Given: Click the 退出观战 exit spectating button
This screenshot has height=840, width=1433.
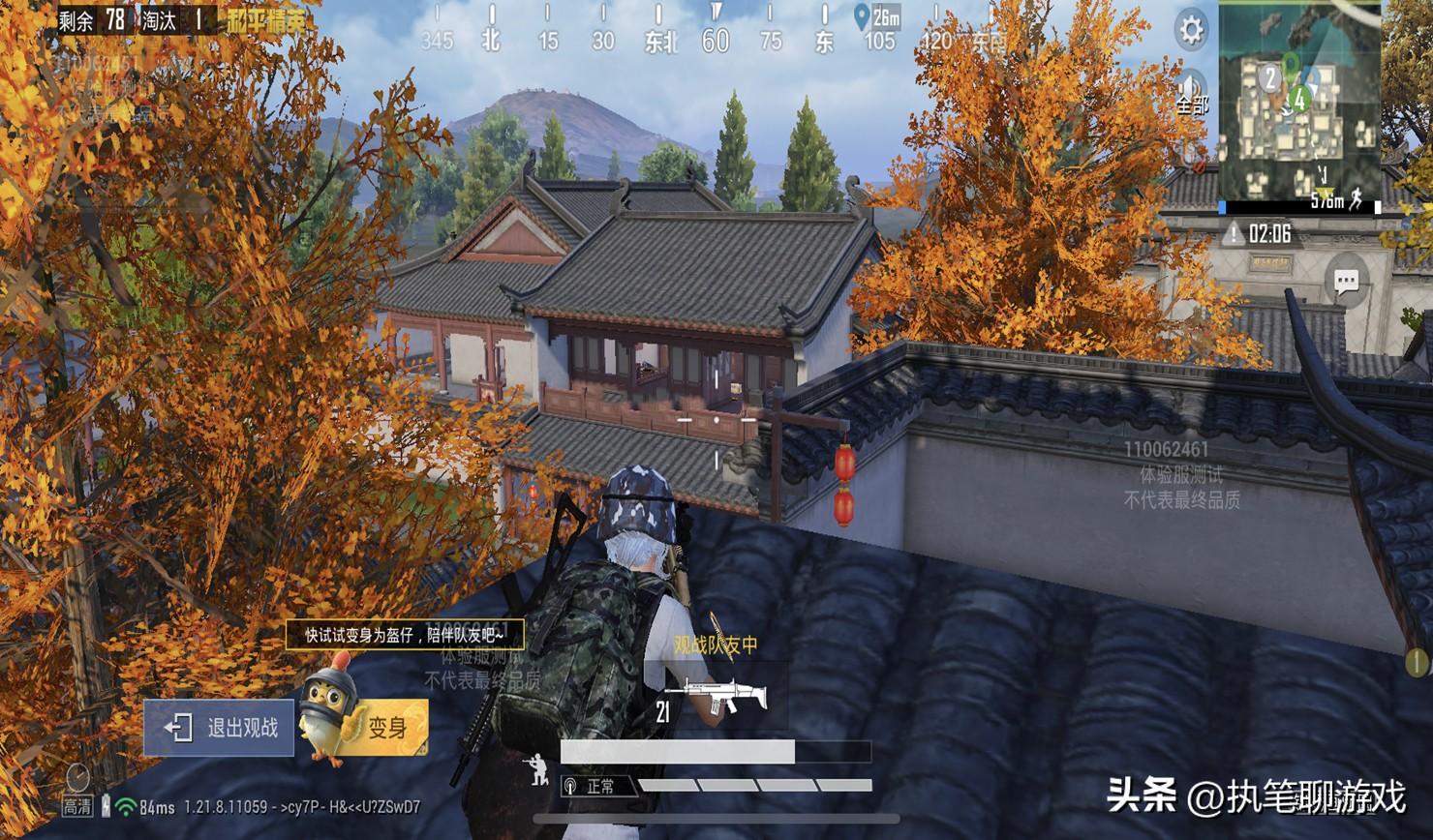Looking at the screenshot, I should 219,728.
